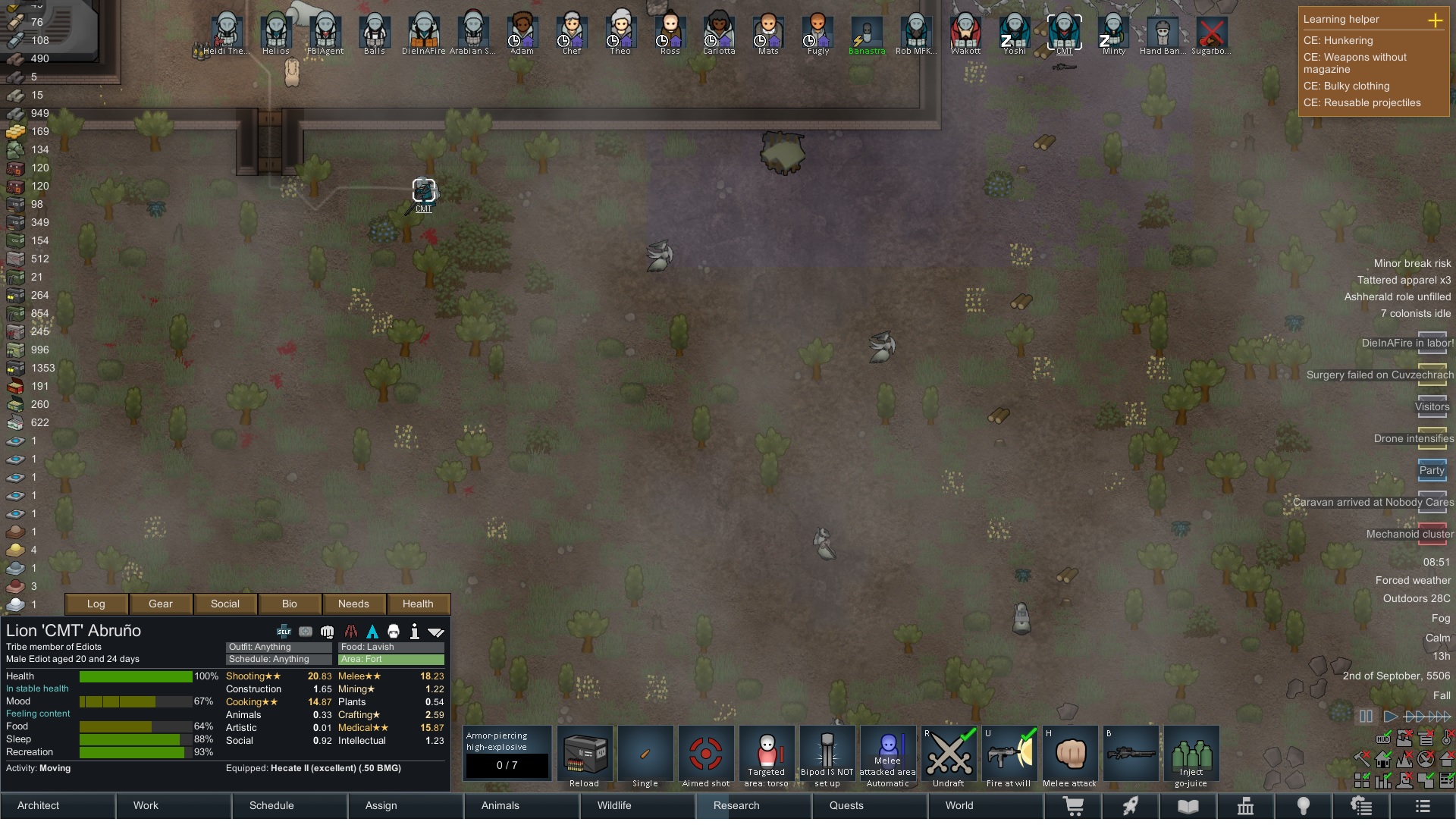Open the Needs tab

point(353,604)
